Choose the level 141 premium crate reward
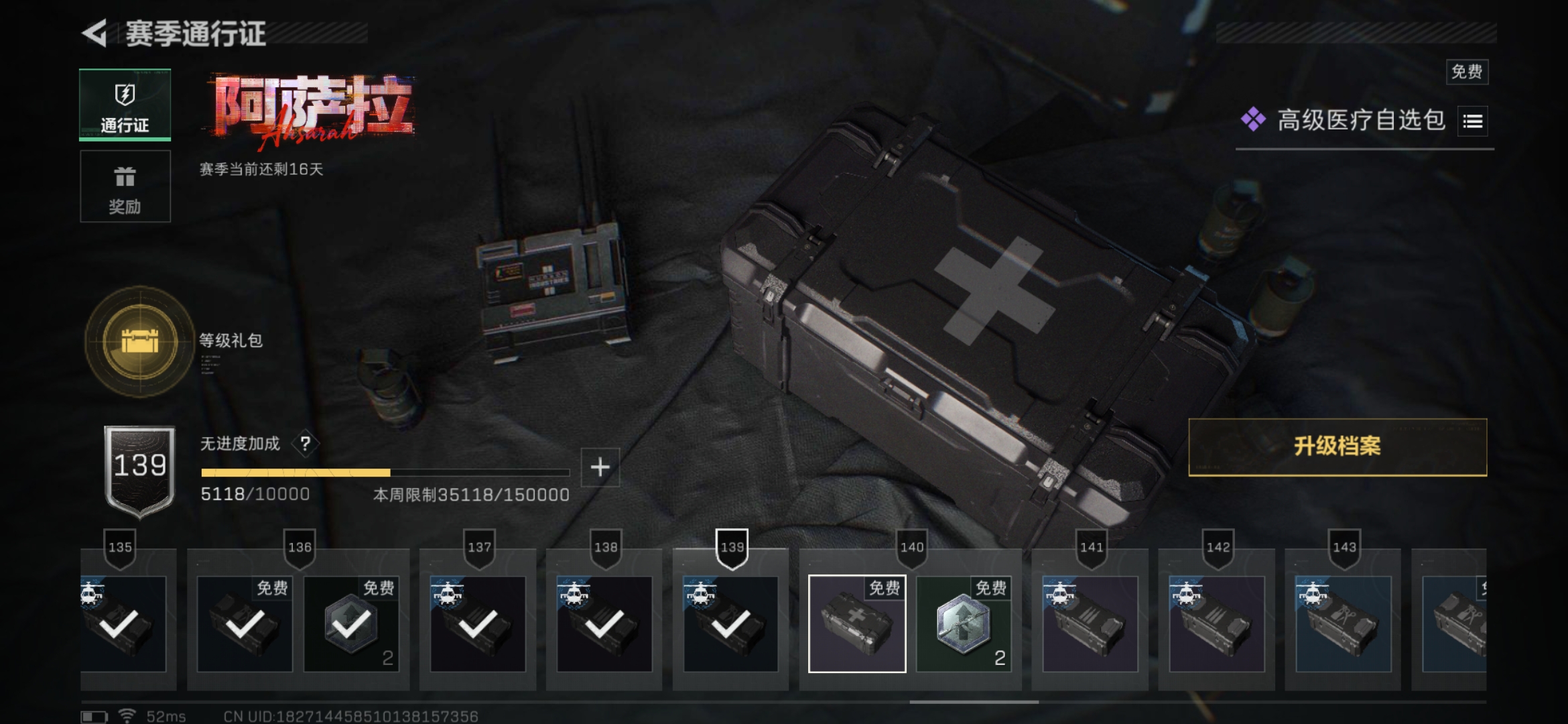The height and width of the screenshot is (724, 1568). coord(1090,624)
